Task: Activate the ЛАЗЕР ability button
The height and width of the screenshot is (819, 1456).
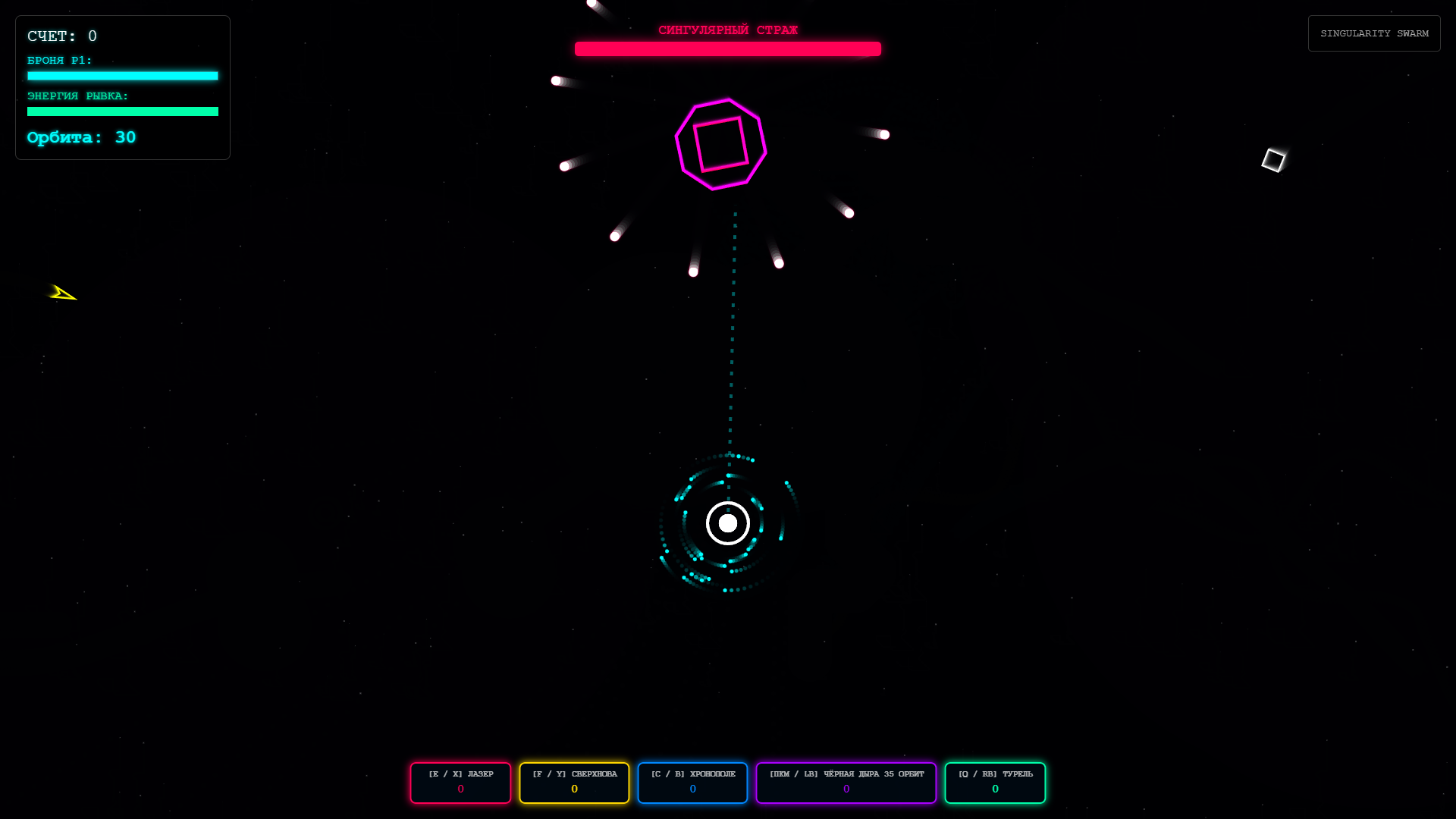Action: 460,782
